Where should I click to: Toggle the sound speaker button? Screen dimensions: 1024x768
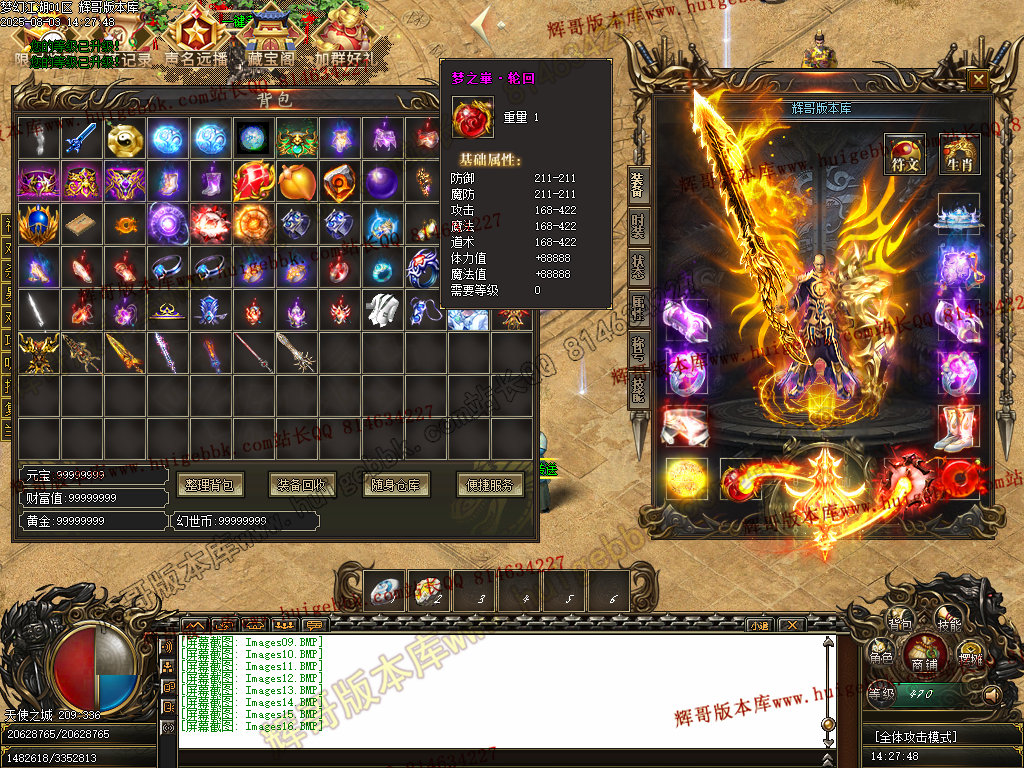click(x=992, y=693)
